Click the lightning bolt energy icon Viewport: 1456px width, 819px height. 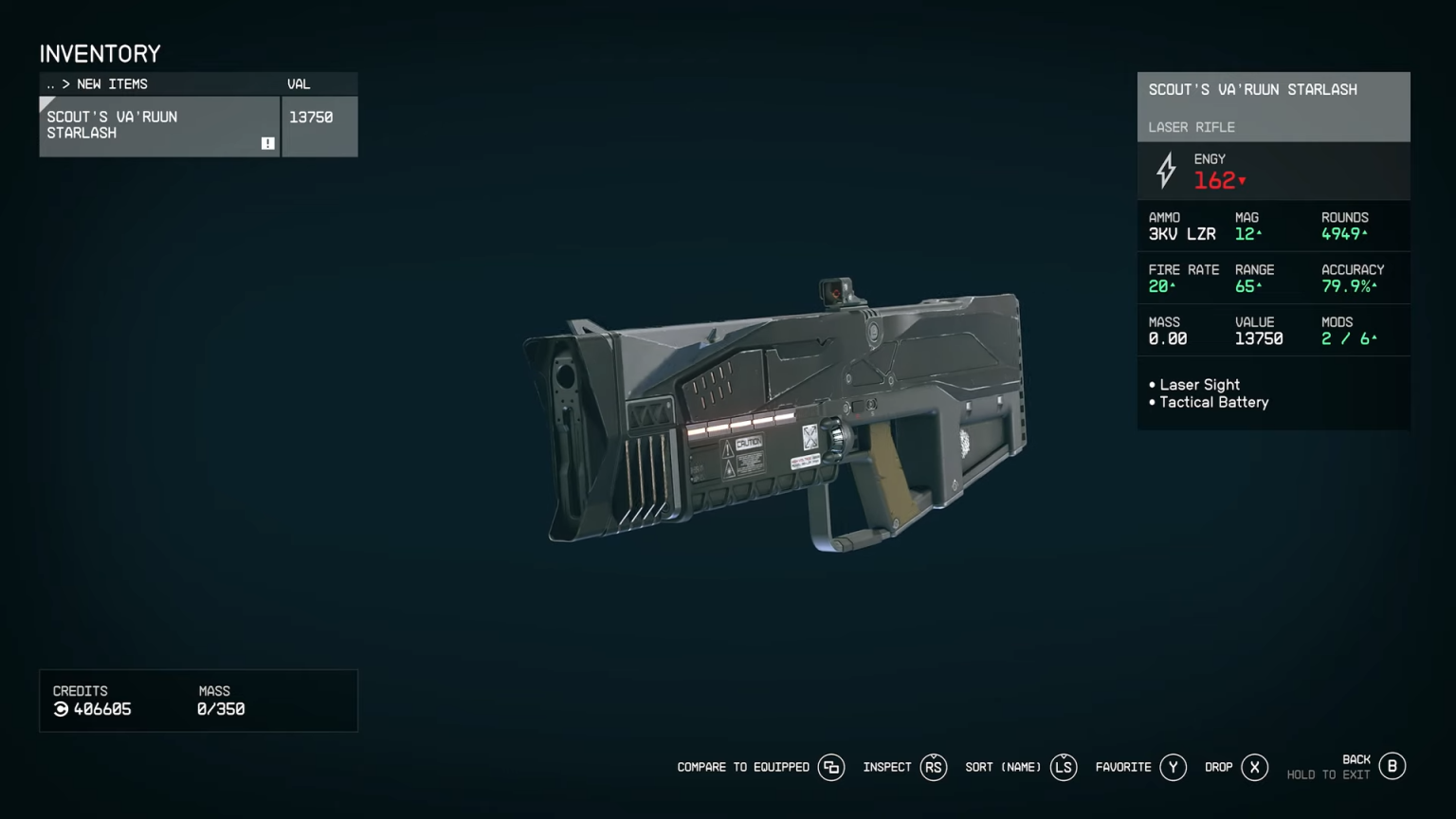point(1165,172)
